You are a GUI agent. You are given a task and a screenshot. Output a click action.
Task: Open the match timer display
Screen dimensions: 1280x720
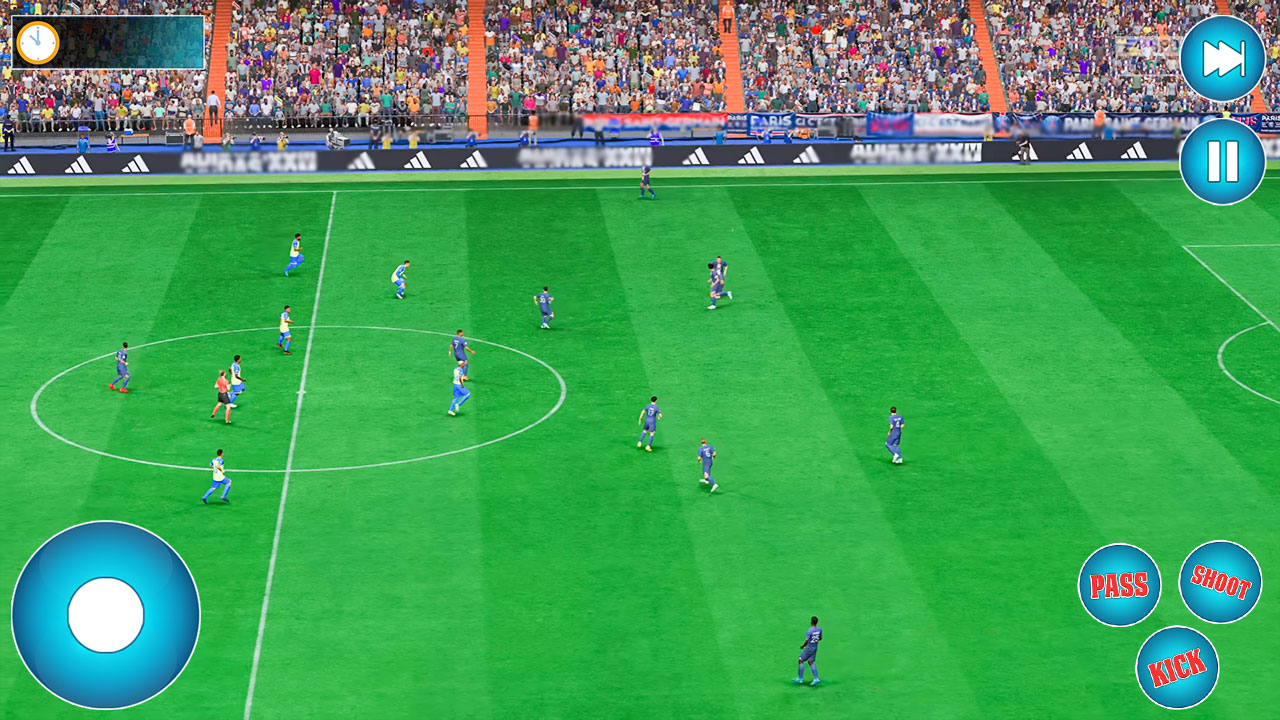40,42
